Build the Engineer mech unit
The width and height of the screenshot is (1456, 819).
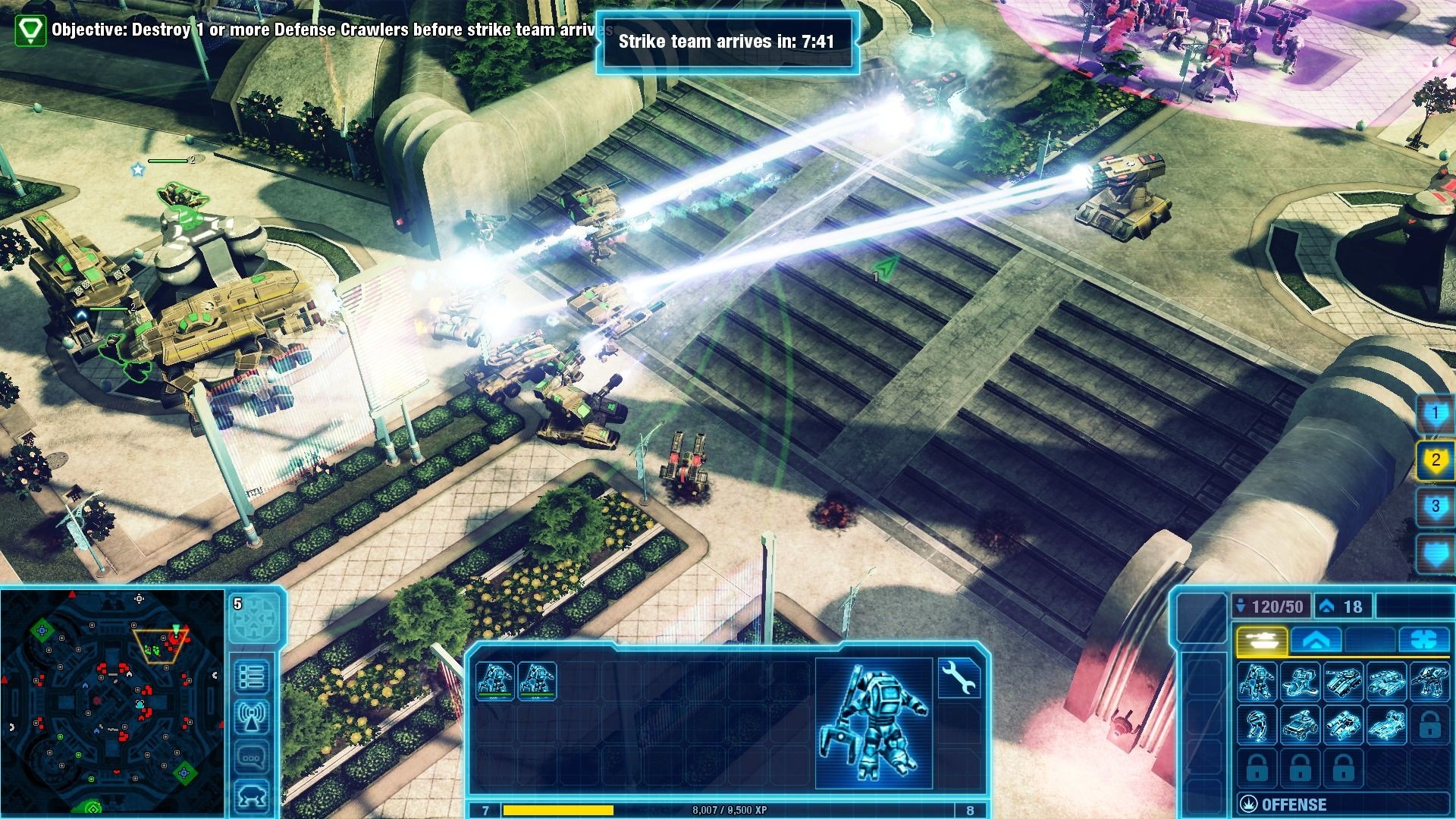click(1257, 681)
